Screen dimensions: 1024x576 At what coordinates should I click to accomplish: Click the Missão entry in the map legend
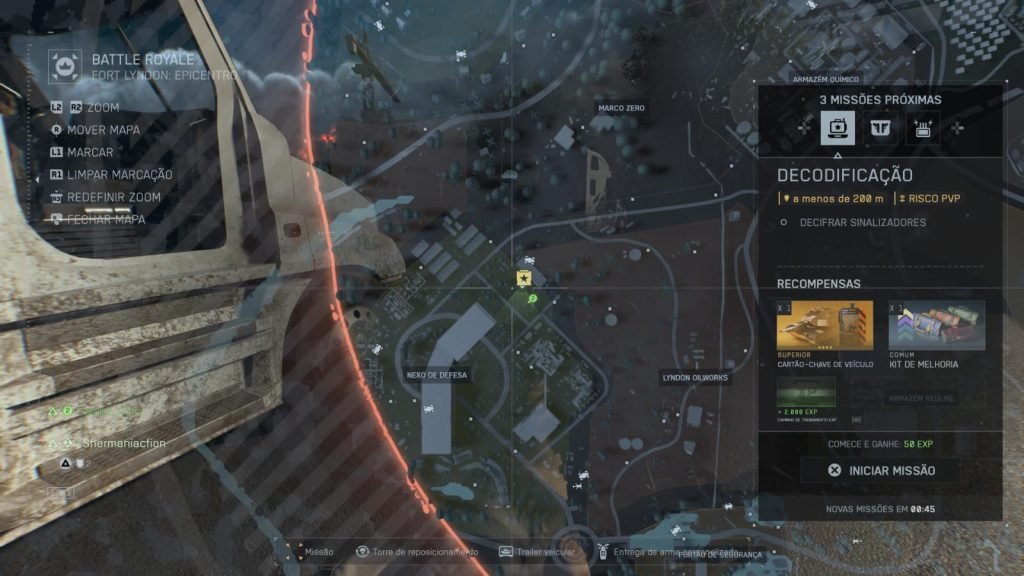click(311, 551)
